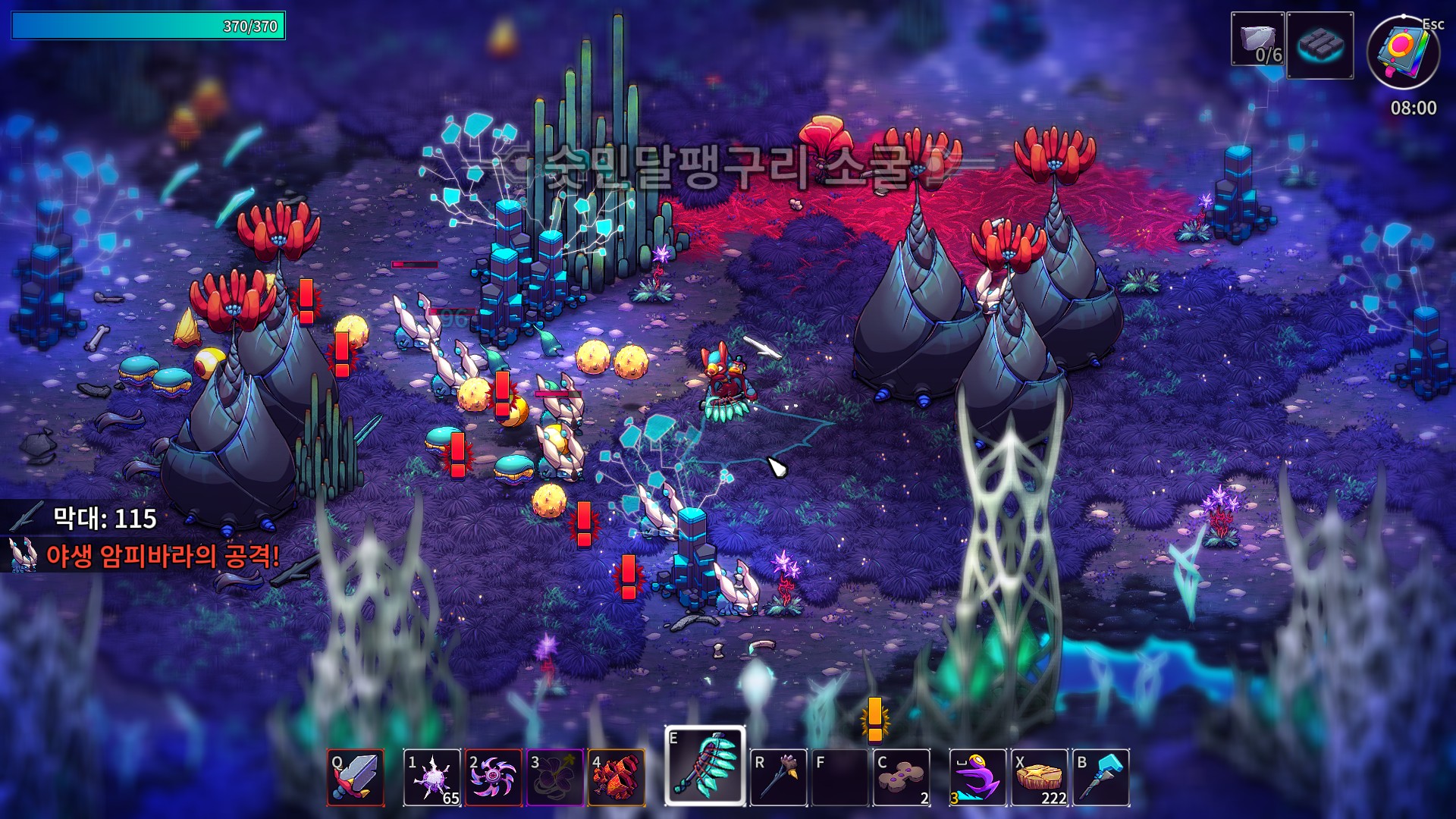Select the stone floor tile slot
Image resolution: width=1456 pixels, height=819 pixels.
click(1319, 45)
